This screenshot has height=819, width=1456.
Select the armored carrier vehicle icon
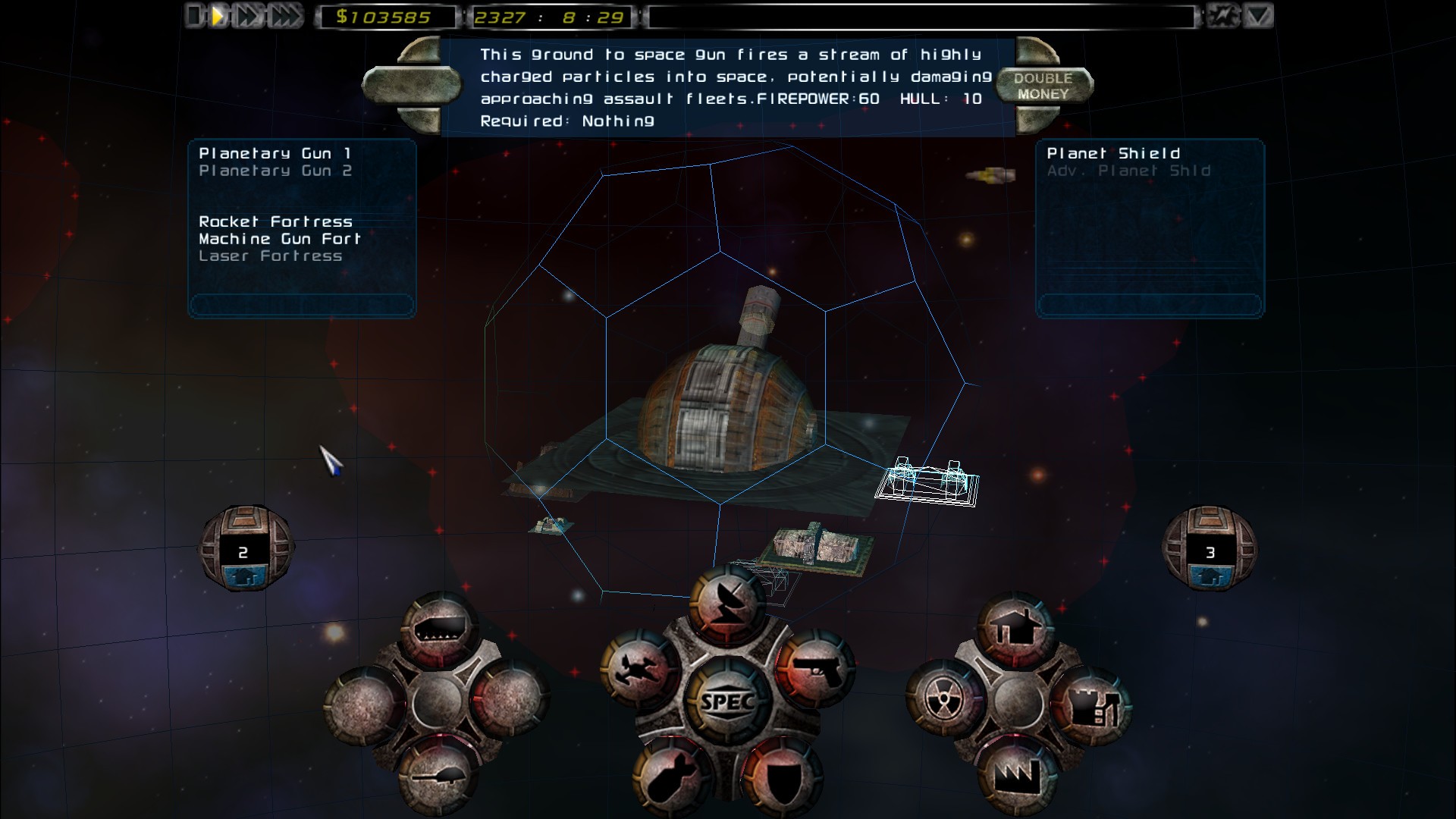(437, 629)
